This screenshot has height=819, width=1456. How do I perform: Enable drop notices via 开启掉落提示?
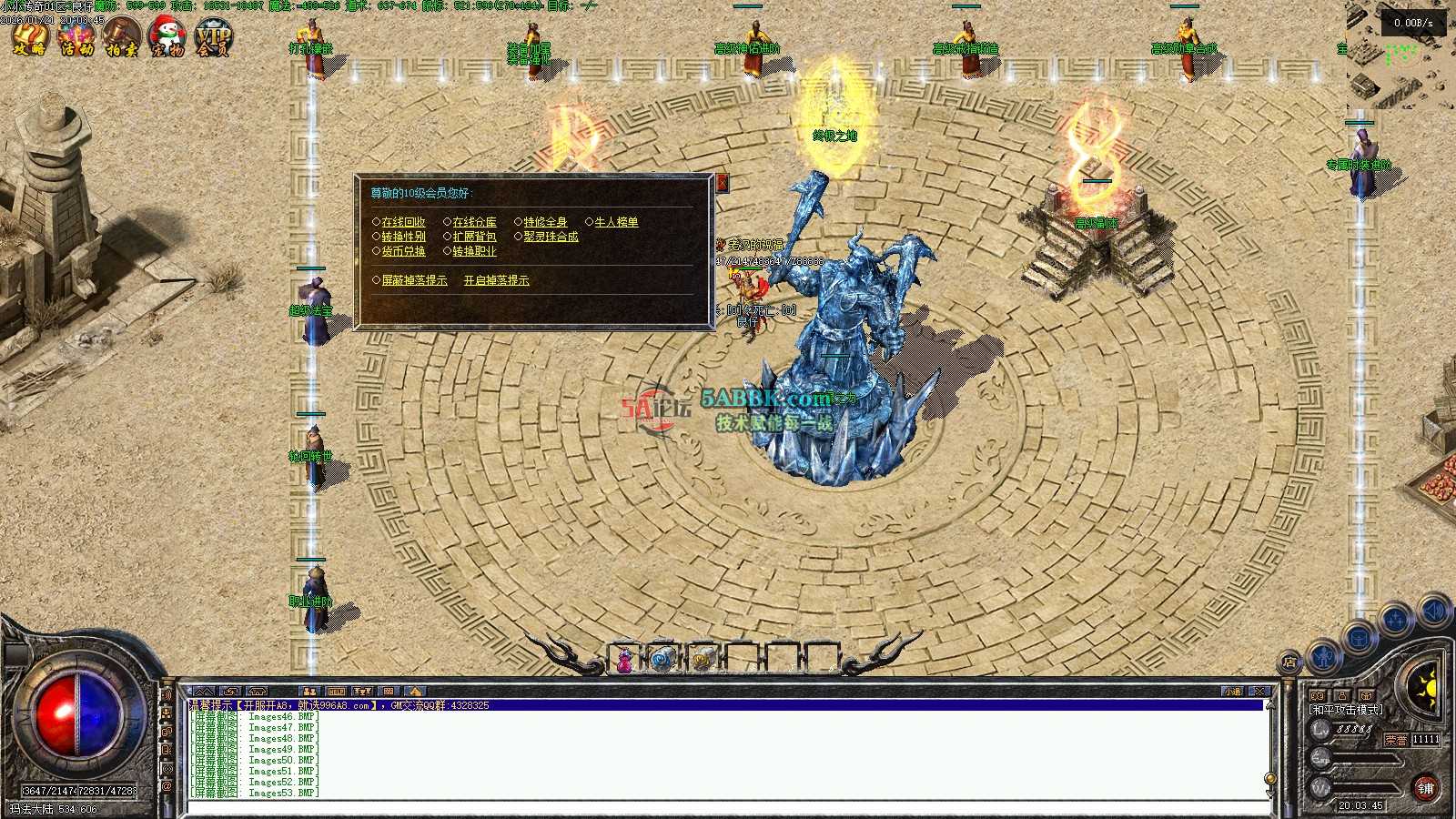496,280
